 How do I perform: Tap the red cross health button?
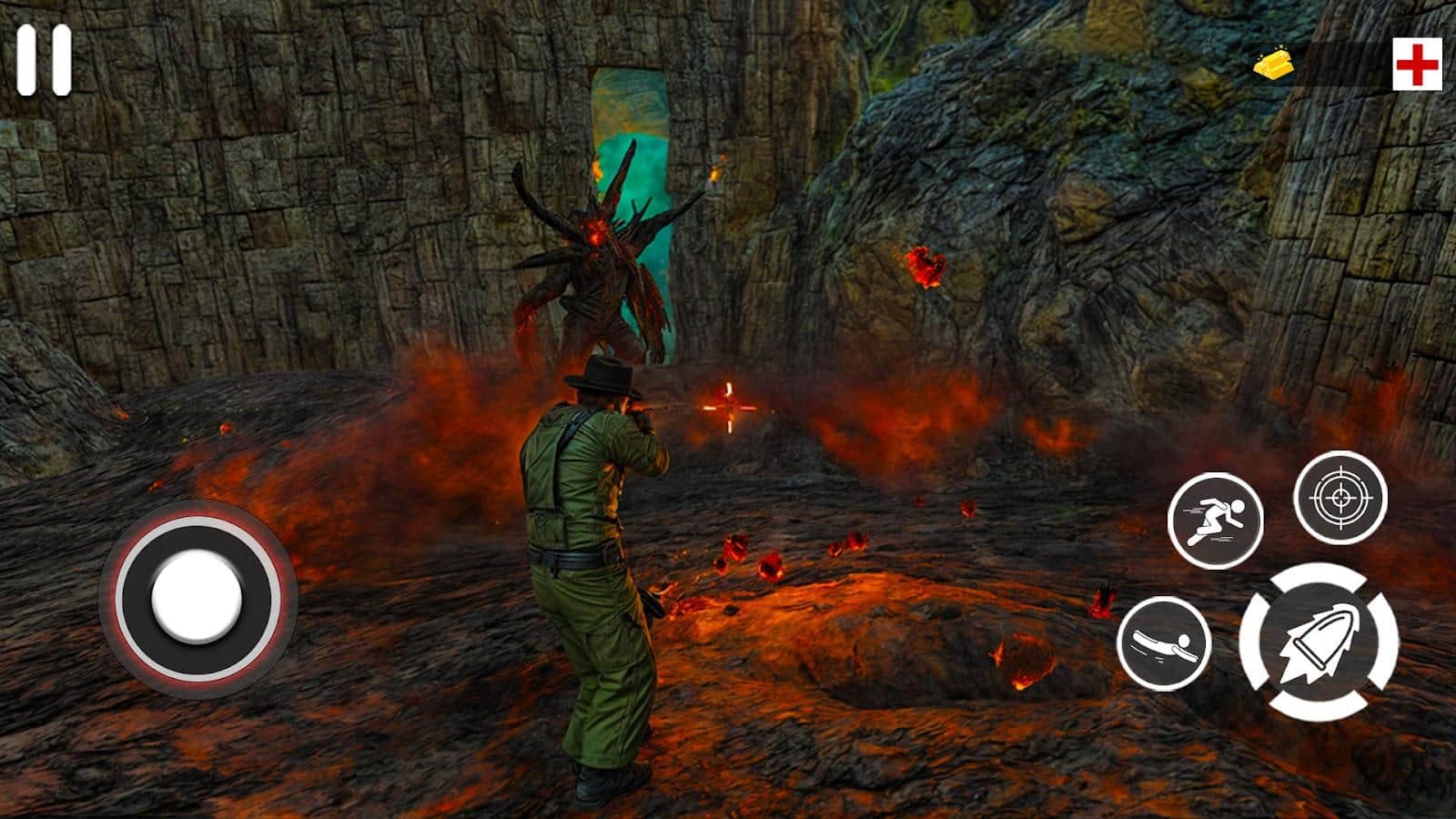pos(1417,65)
